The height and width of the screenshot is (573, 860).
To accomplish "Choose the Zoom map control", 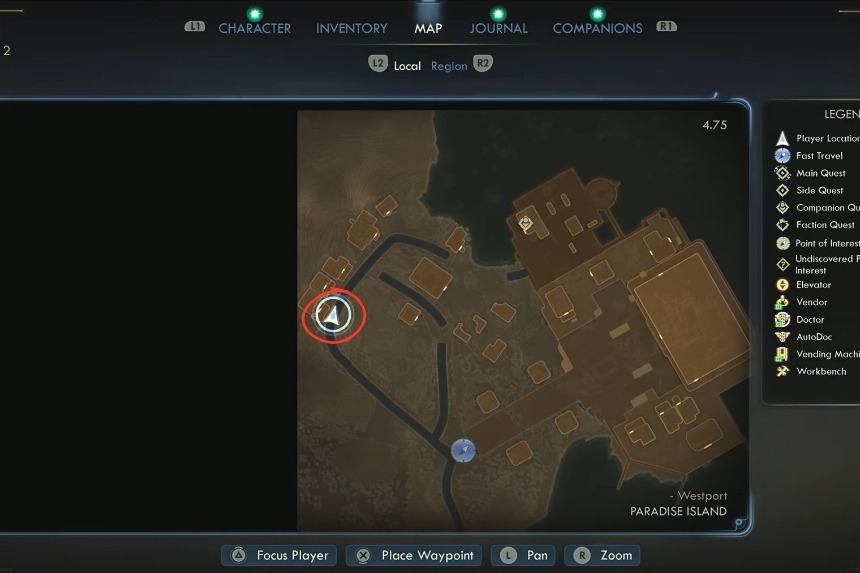I will pyautogui.click(x=616, y=556).
